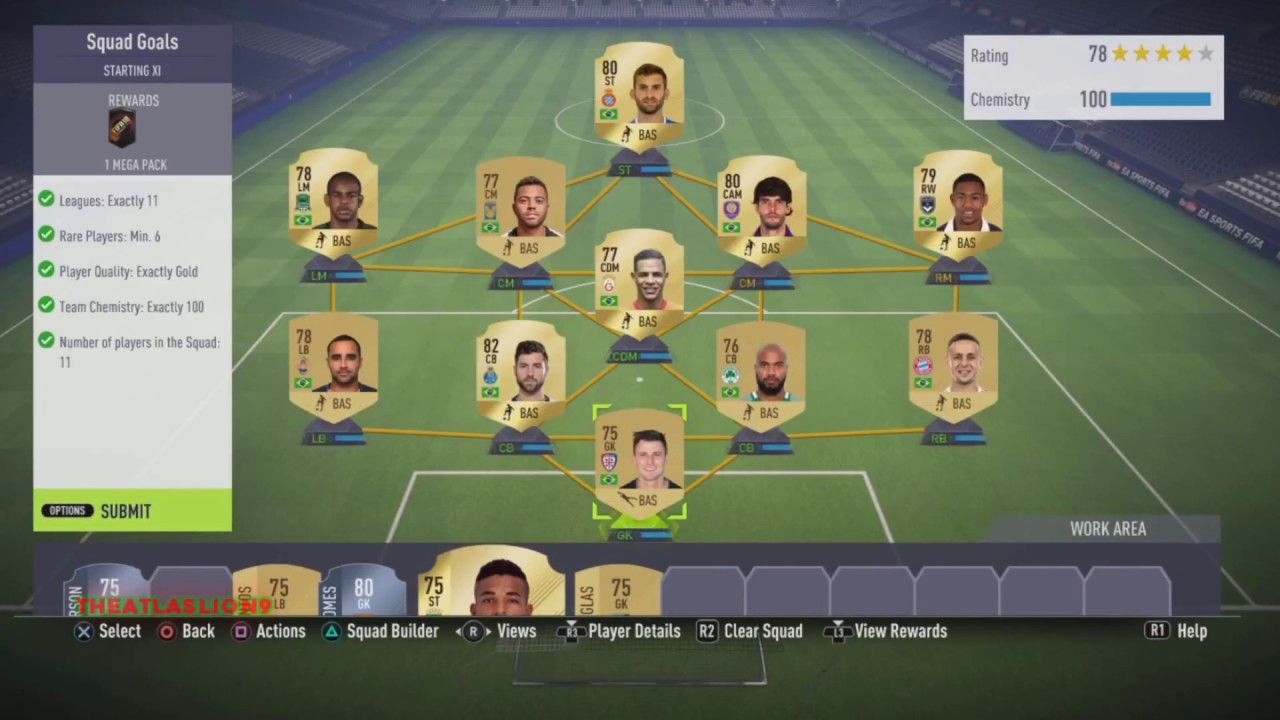
Task: Expand the Work Area panel
Action: (x=1108, y=528)
